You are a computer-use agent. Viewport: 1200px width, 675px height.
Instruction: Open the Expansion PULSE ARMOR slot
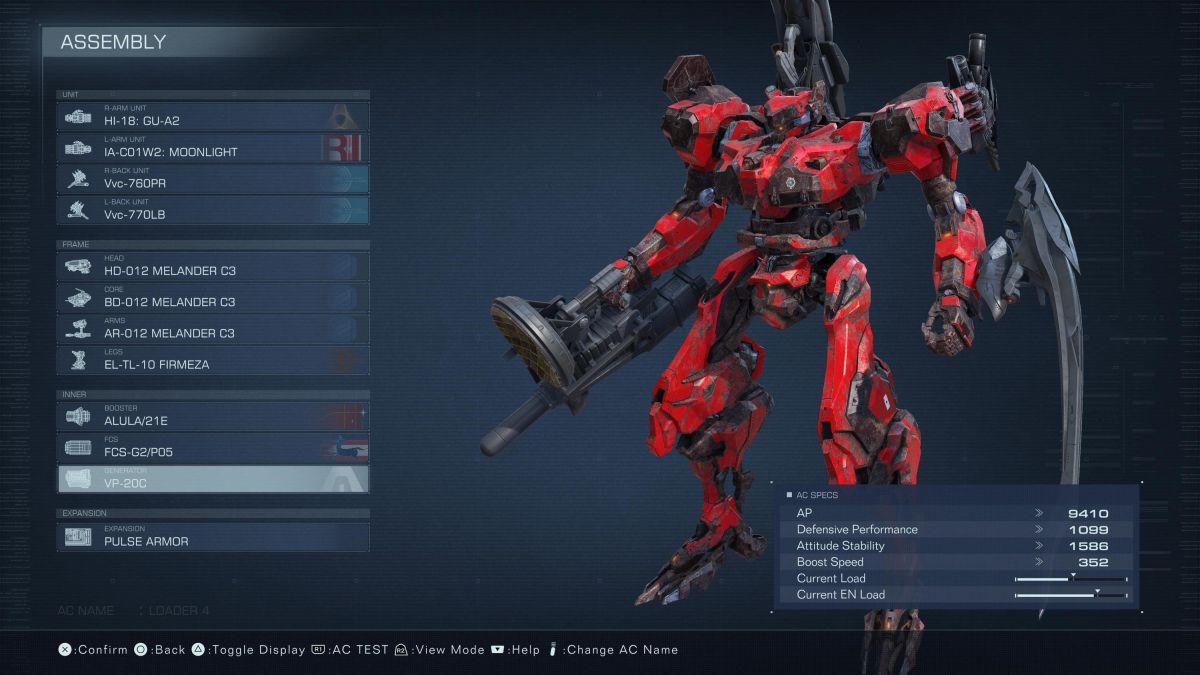pyautogui.click(x=213, y=537)
